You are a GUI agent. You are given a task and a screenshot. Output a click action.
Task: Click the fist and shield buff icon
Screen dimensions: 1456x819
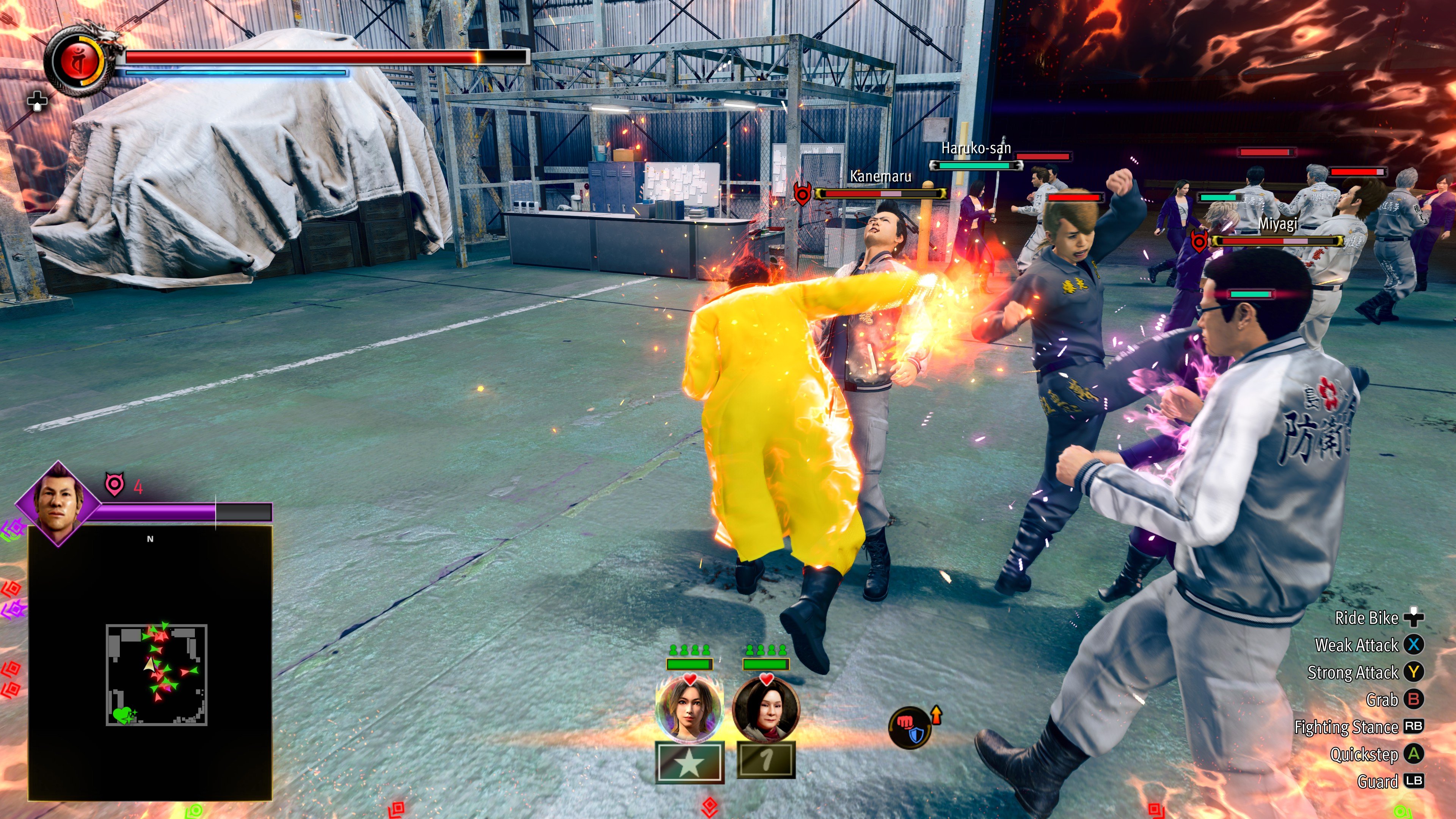(x=910, y=728)
